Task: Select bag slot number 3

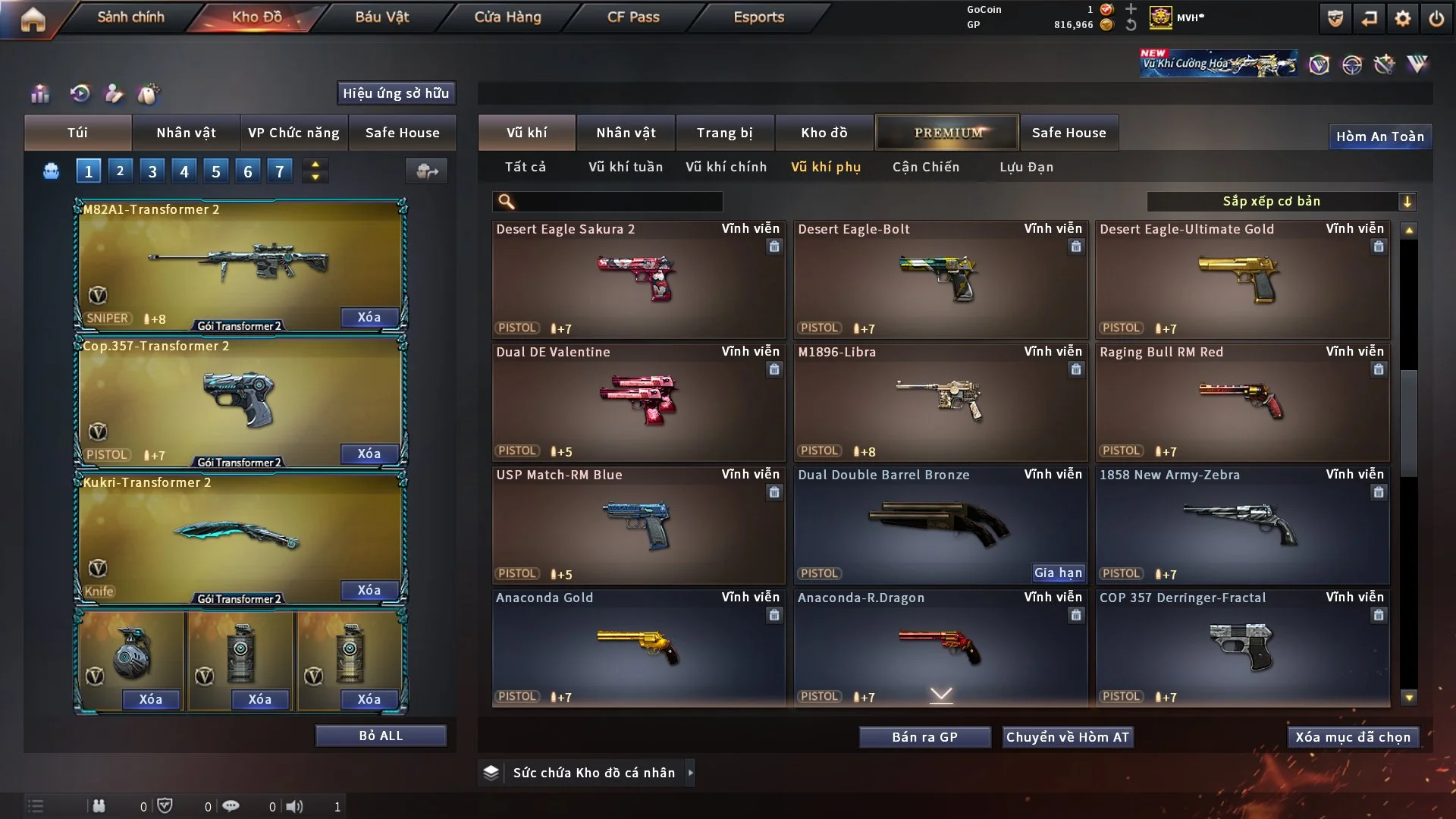Action: click(x=152, y=171)
